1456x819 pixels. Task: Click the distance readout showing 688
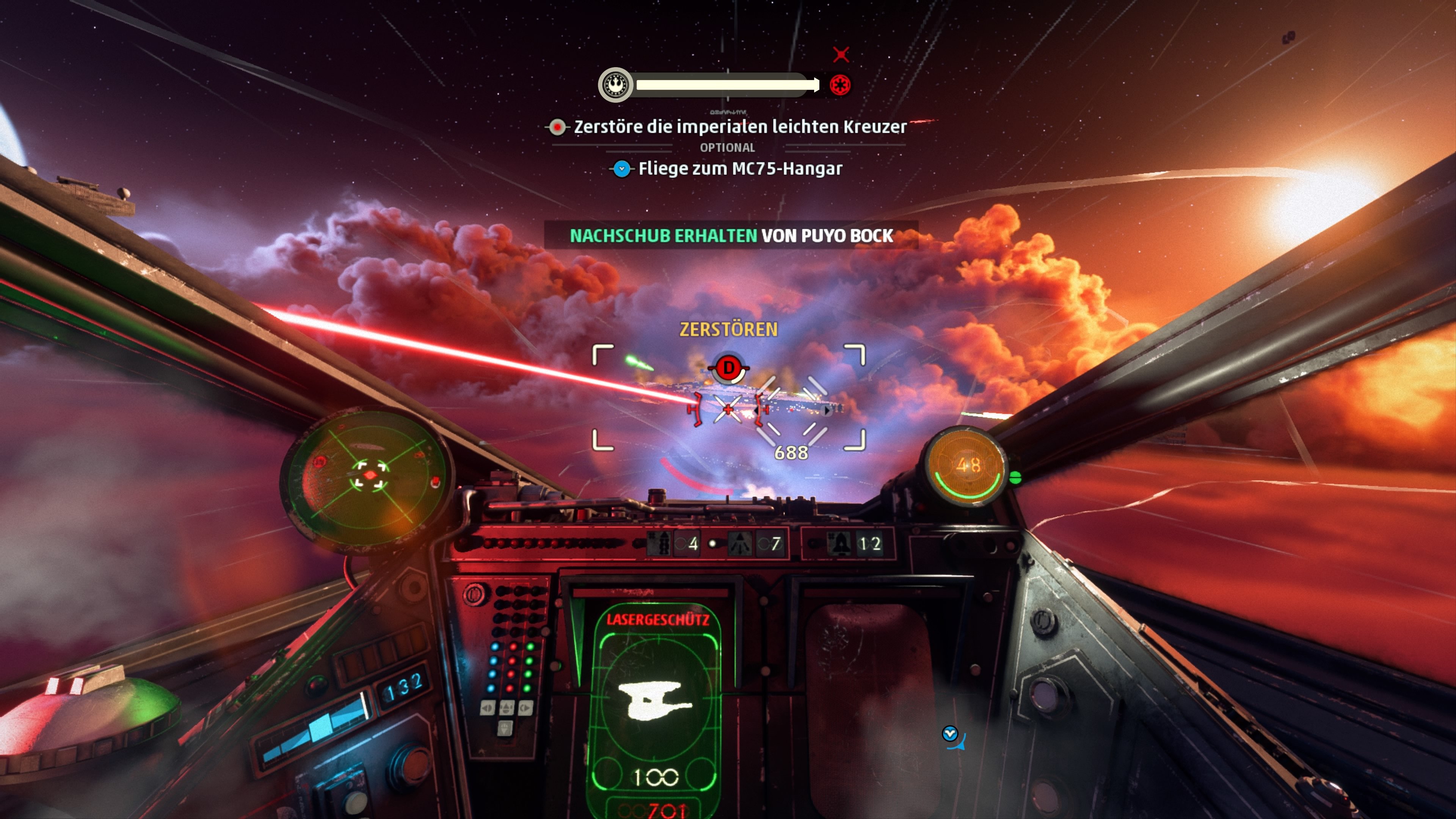pos(792,453)
